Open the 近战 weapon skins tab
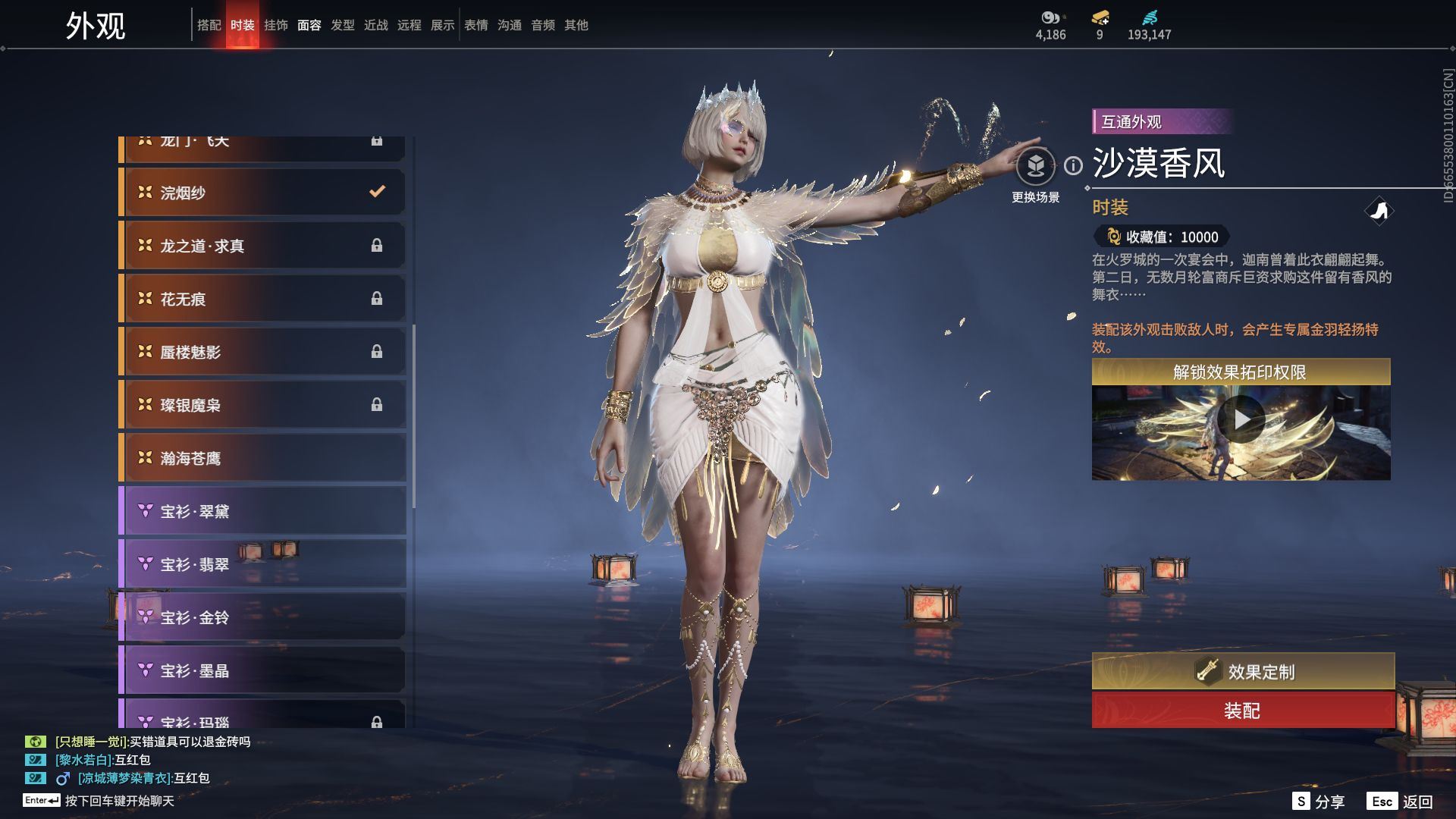This screenshot has height=819, width=1456. pyautogui.click(x=375, y=25)
